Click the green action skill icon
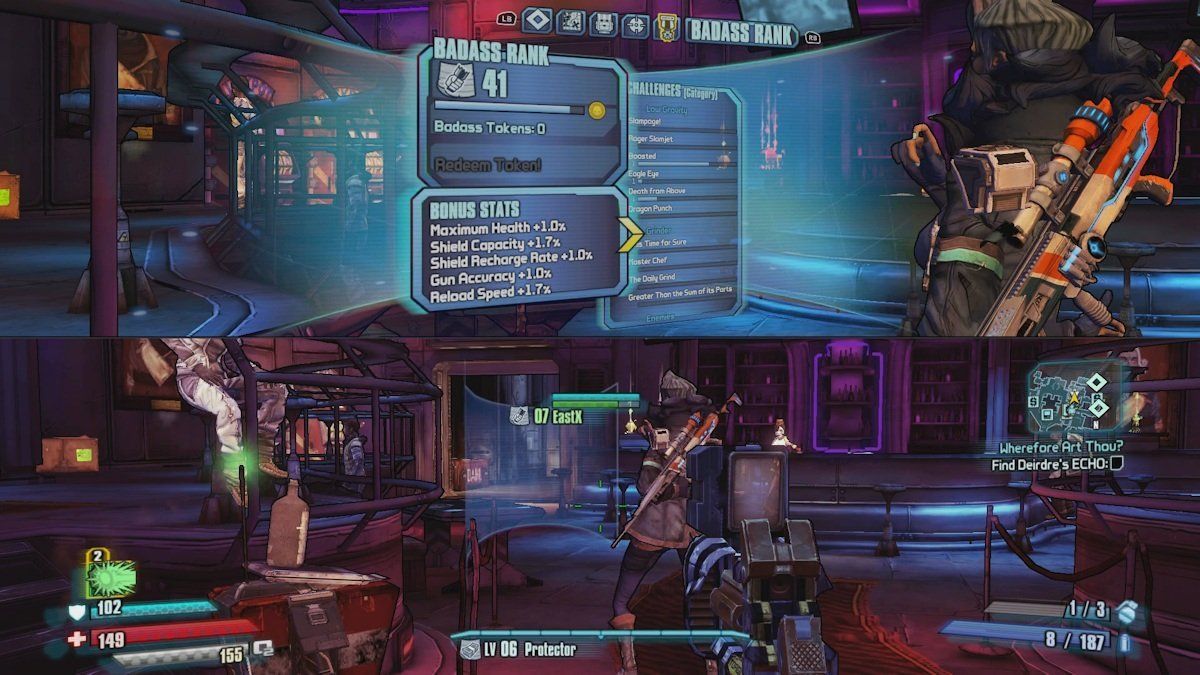 click(110, 579)
